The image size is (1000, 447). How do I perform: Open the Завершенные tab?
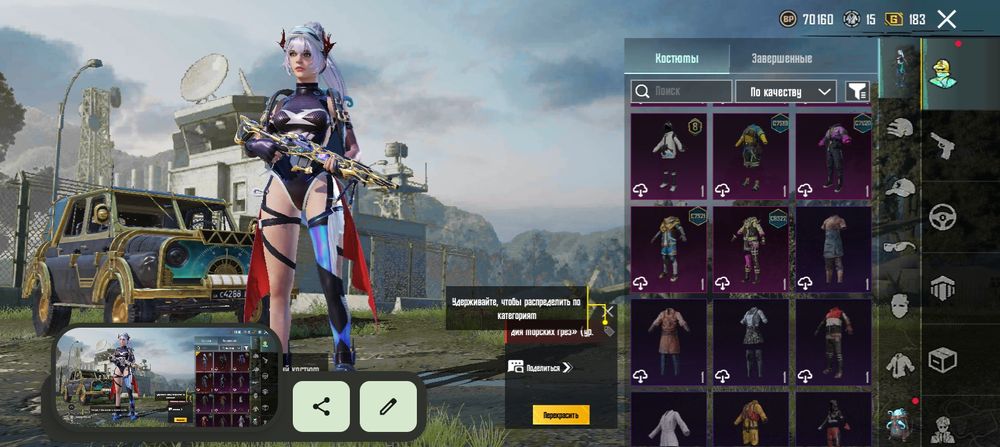(781, 58)
